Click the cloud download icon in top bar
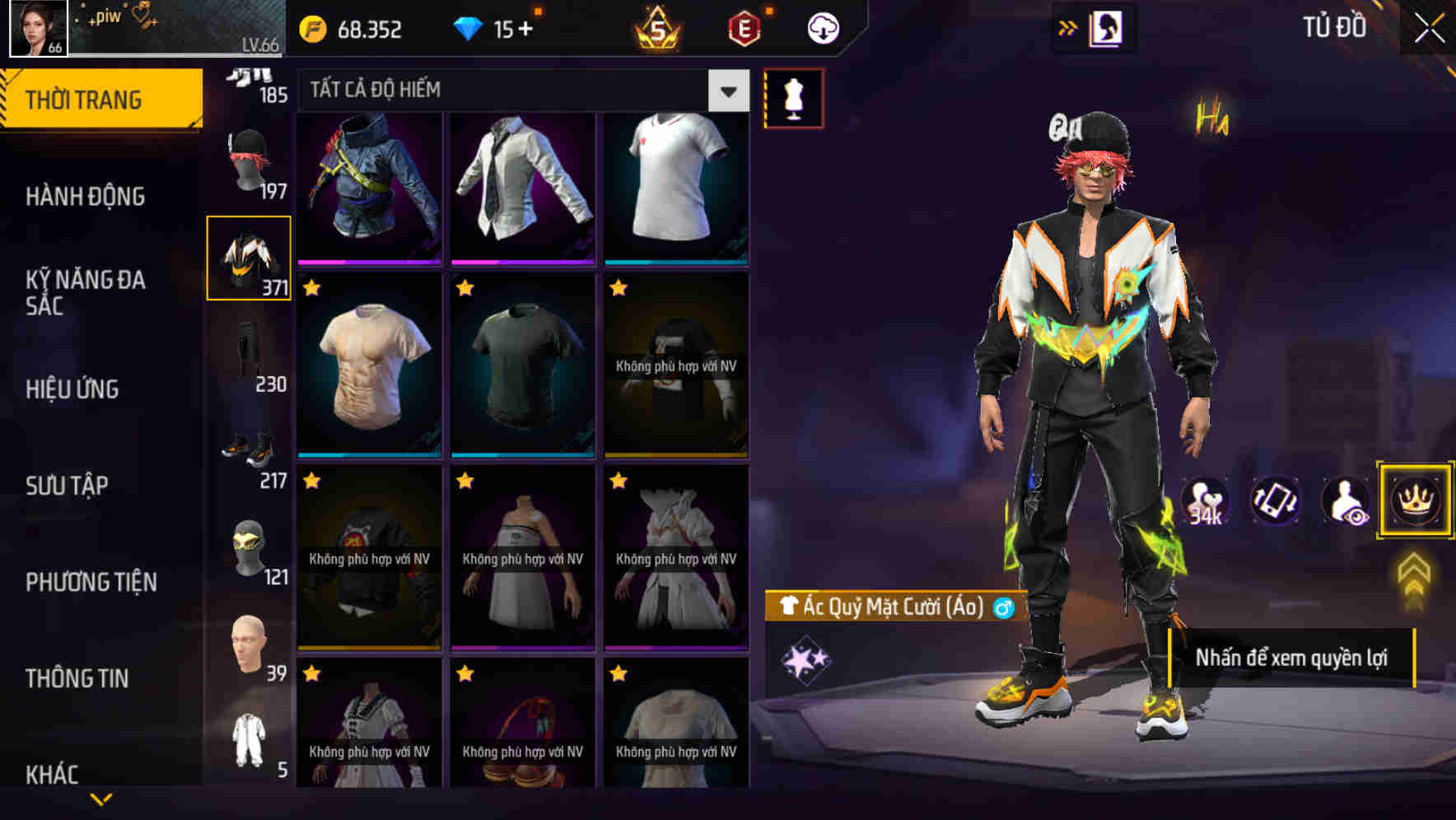 [821, 27]
